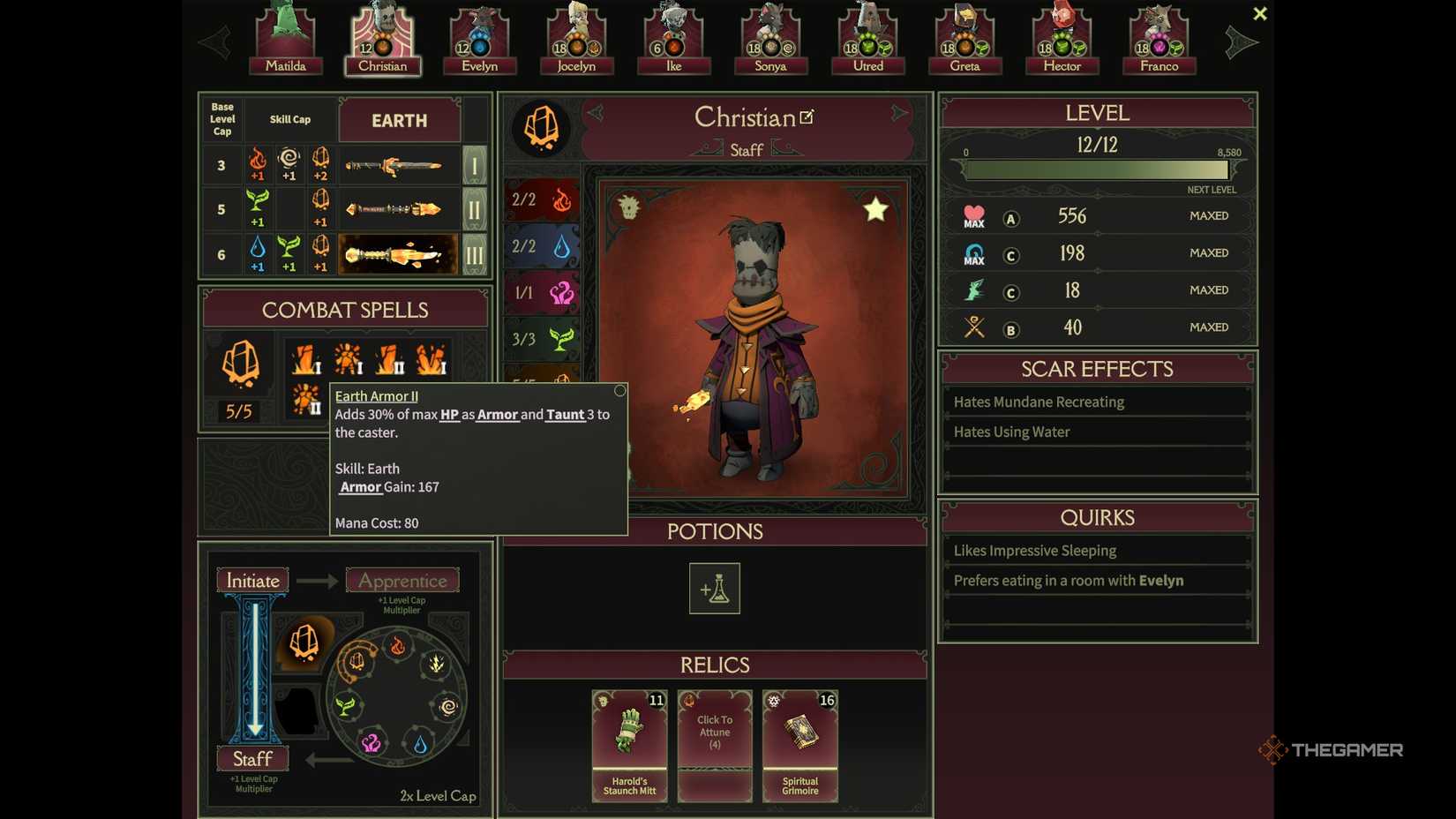The image size is (1456, 819).
Task: Open Ike's character sheet
Action: (x=673, y=40)
